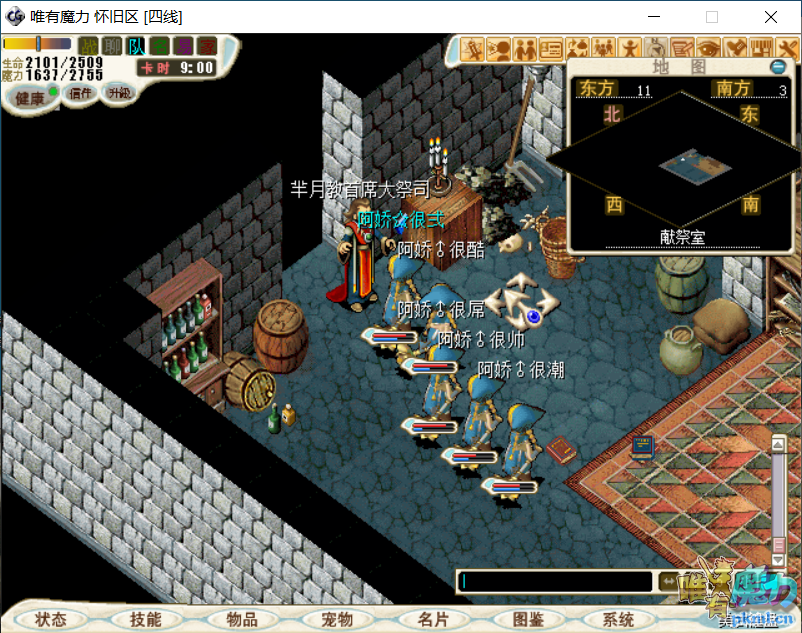Open the 物品 items menu
Viewport: 802px width, 633px height.
point(241,620)
